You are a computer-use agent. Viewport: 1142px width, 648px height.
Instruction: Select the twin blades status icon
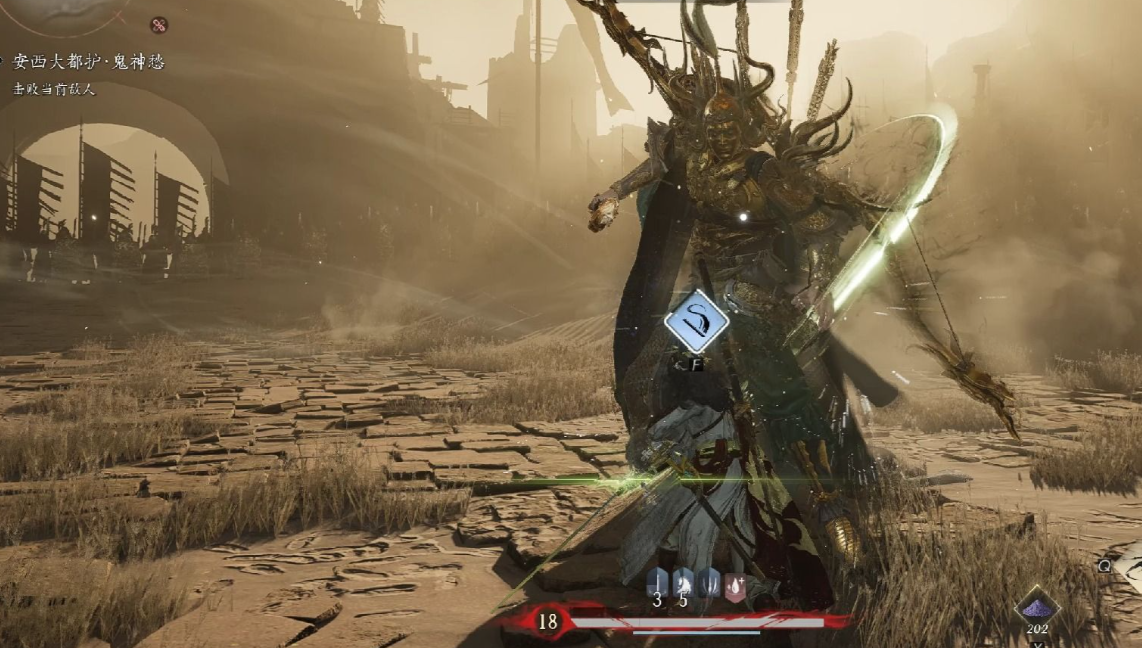[709, 583]
